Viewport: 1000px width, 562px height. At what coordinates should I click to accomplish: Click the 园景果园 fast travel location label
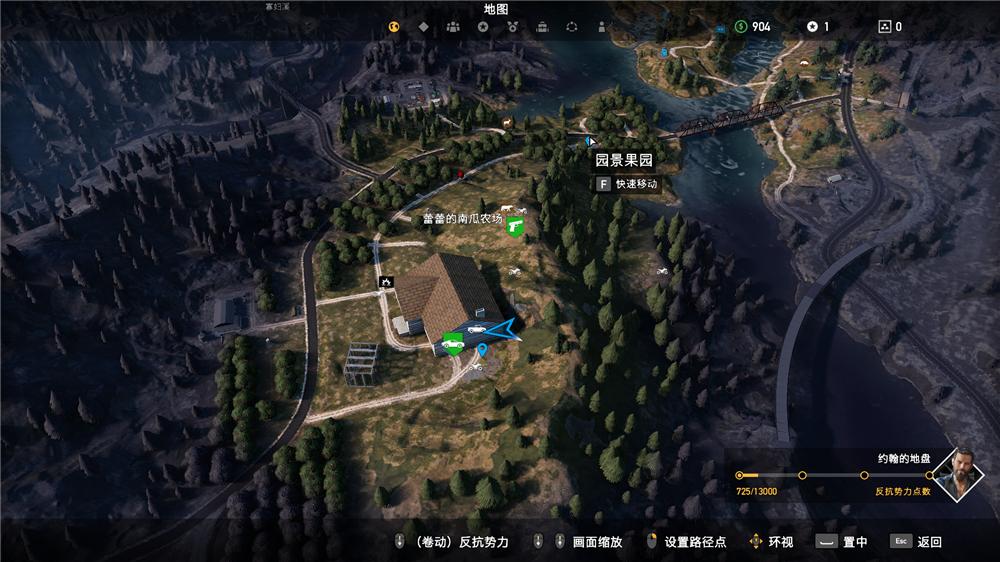pos(623,159)
